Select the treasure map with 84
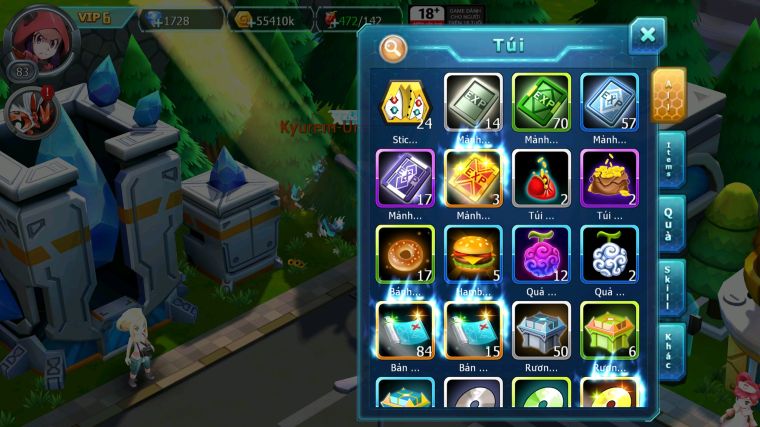This screenshot has width=760, height=427. point(405,330)
